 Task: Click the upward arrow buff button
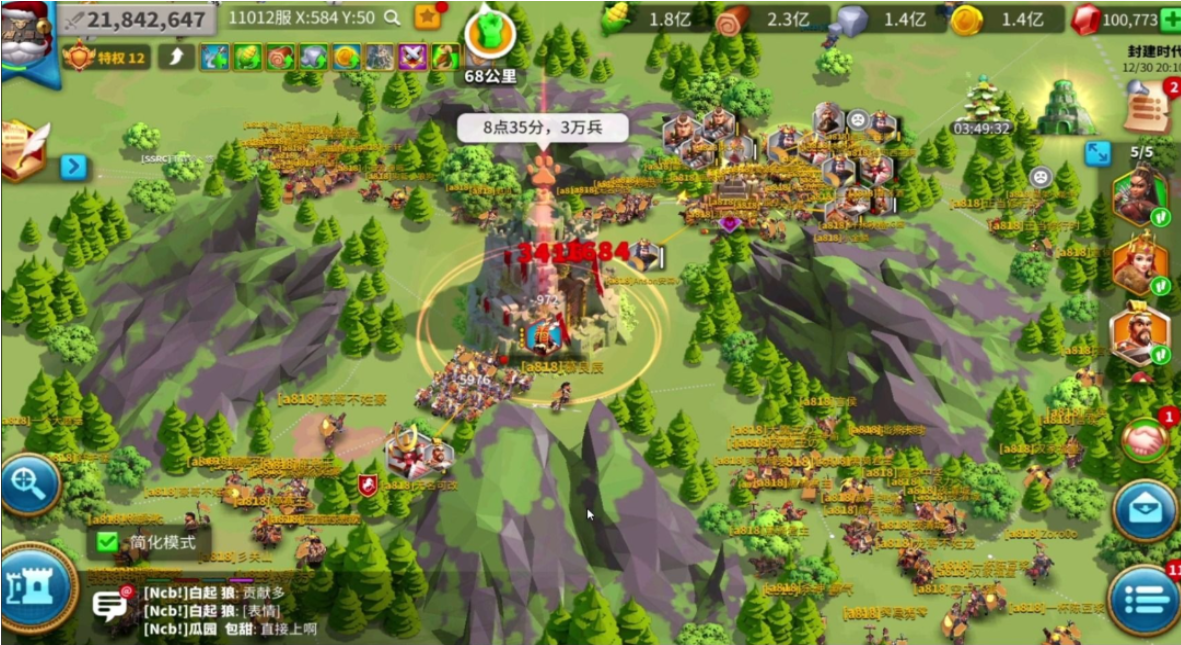click(176, 57)
